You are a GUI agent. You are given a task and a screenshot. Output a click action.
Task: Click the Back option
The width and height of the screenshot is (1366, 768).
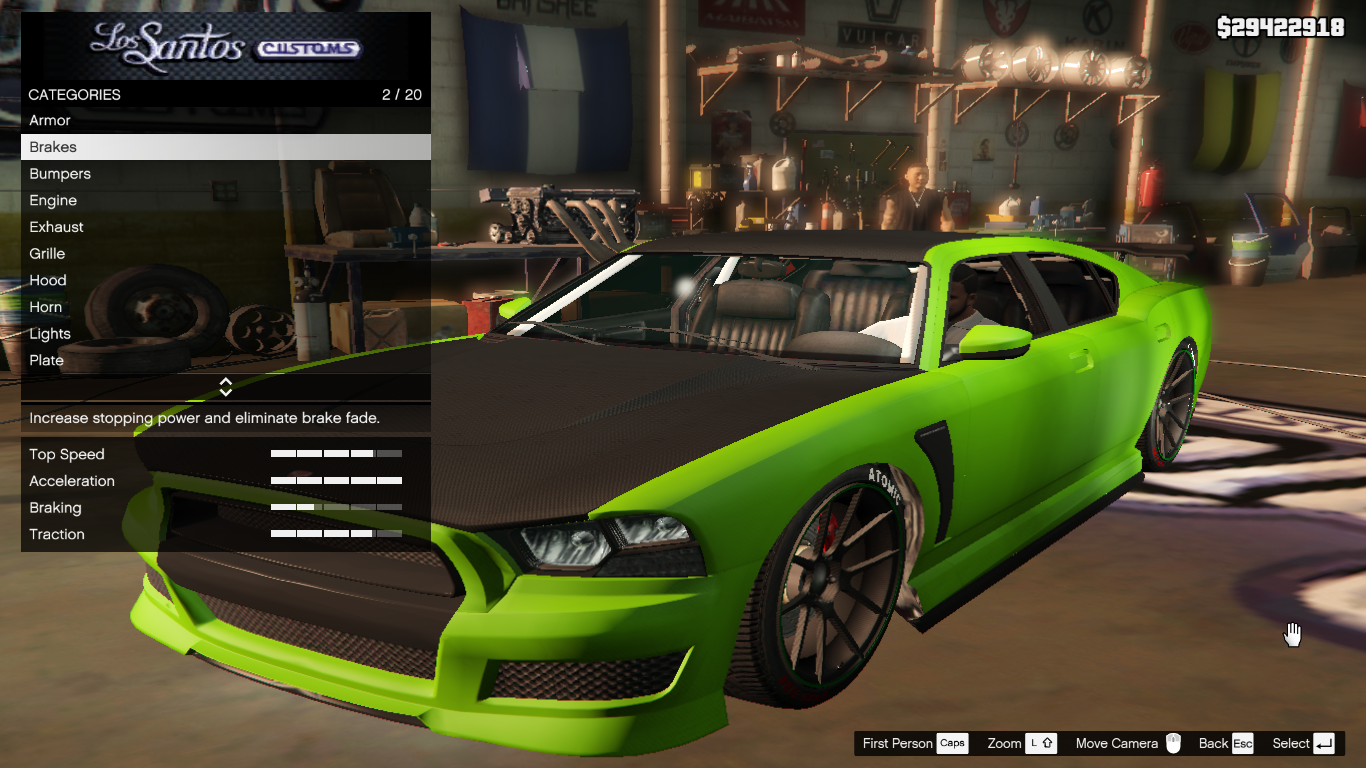1225,743
